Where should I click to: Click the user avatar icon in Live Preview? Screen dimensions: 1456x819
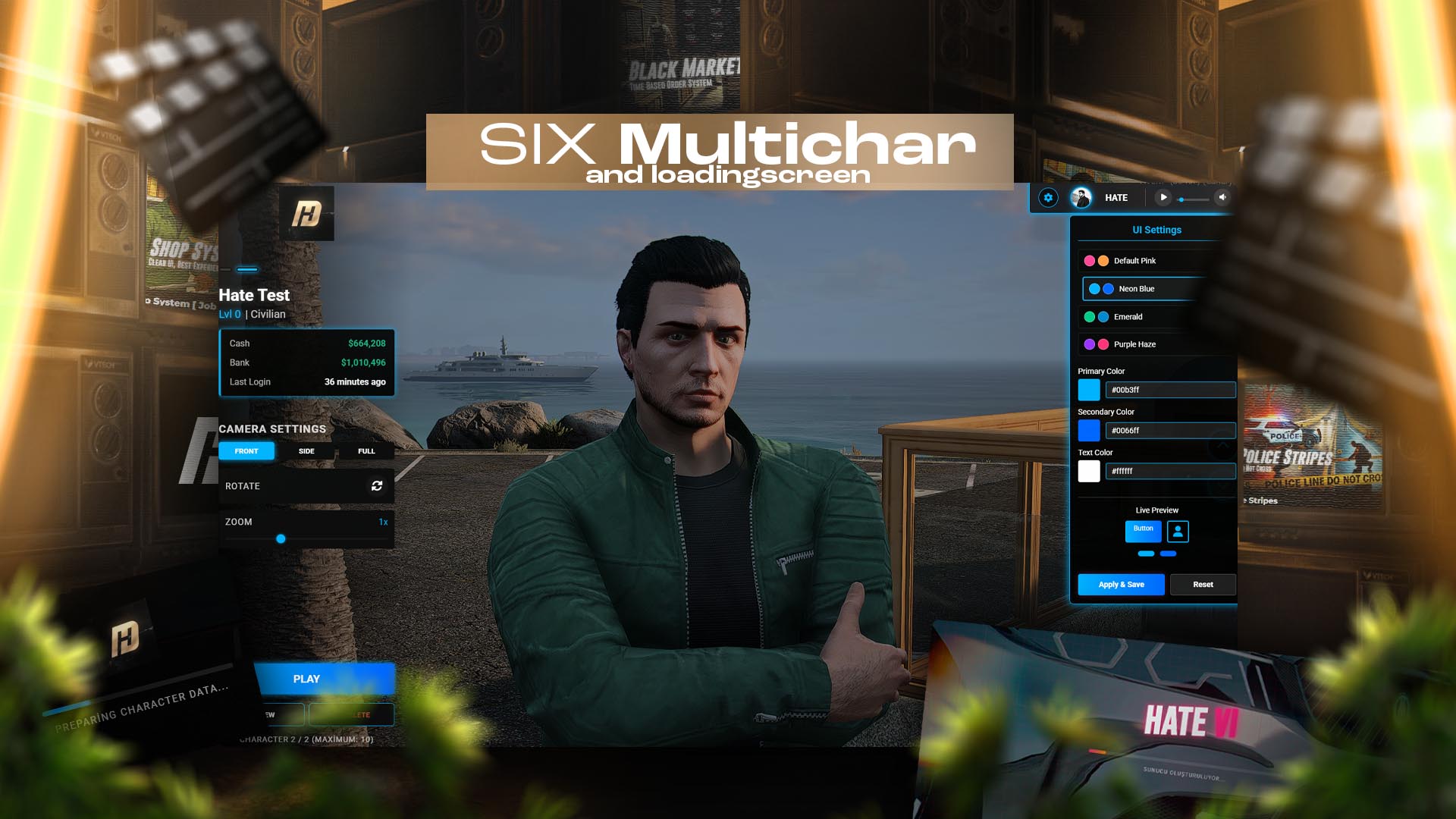coord(1177,532)
